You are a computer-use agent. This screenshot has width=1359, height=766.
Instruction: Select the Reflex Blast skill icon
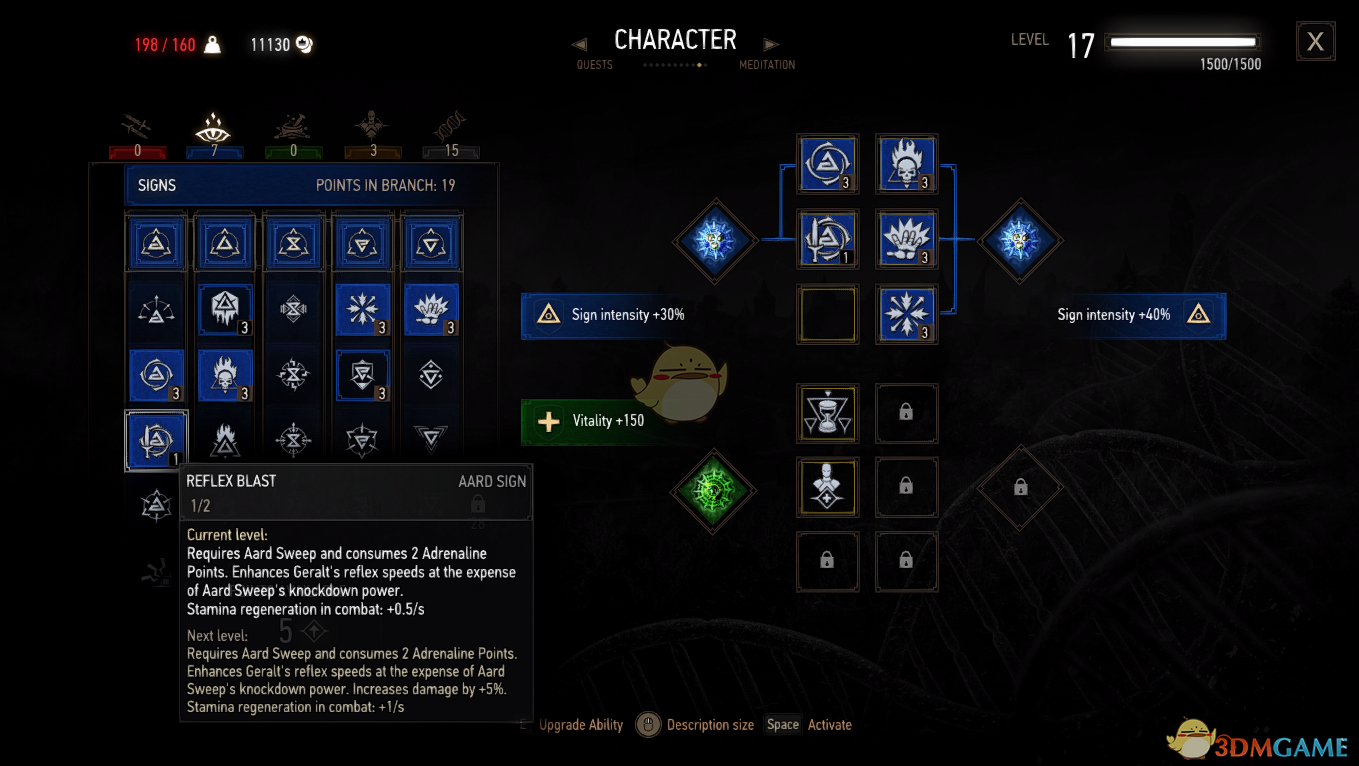pyautogui.click(x=156, y=439)
